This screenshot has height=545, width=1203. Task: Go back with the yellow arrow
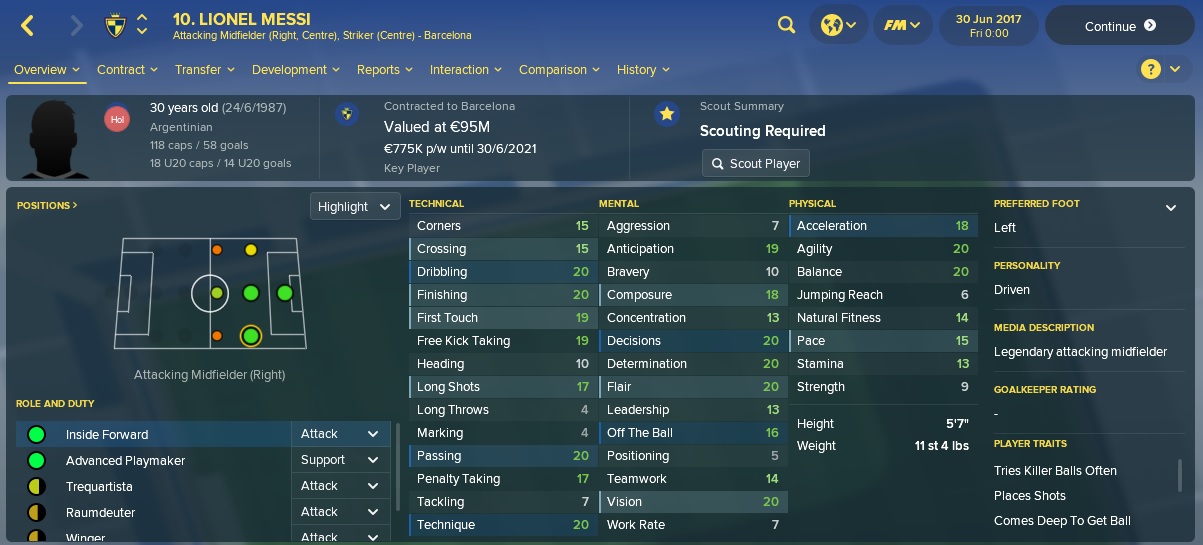pyautogui.click(x=28, y=26)
